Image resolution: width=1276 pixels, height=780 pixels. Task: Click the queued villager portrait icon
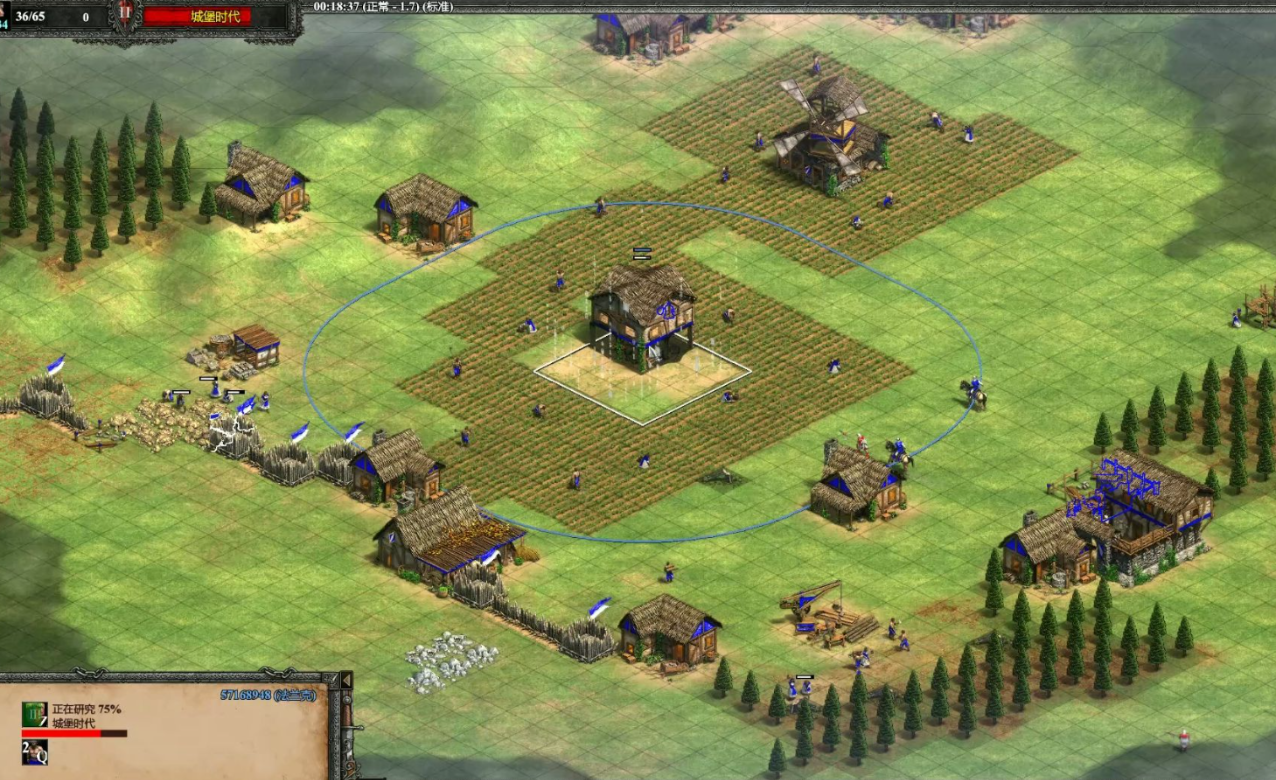click(36, 752)
